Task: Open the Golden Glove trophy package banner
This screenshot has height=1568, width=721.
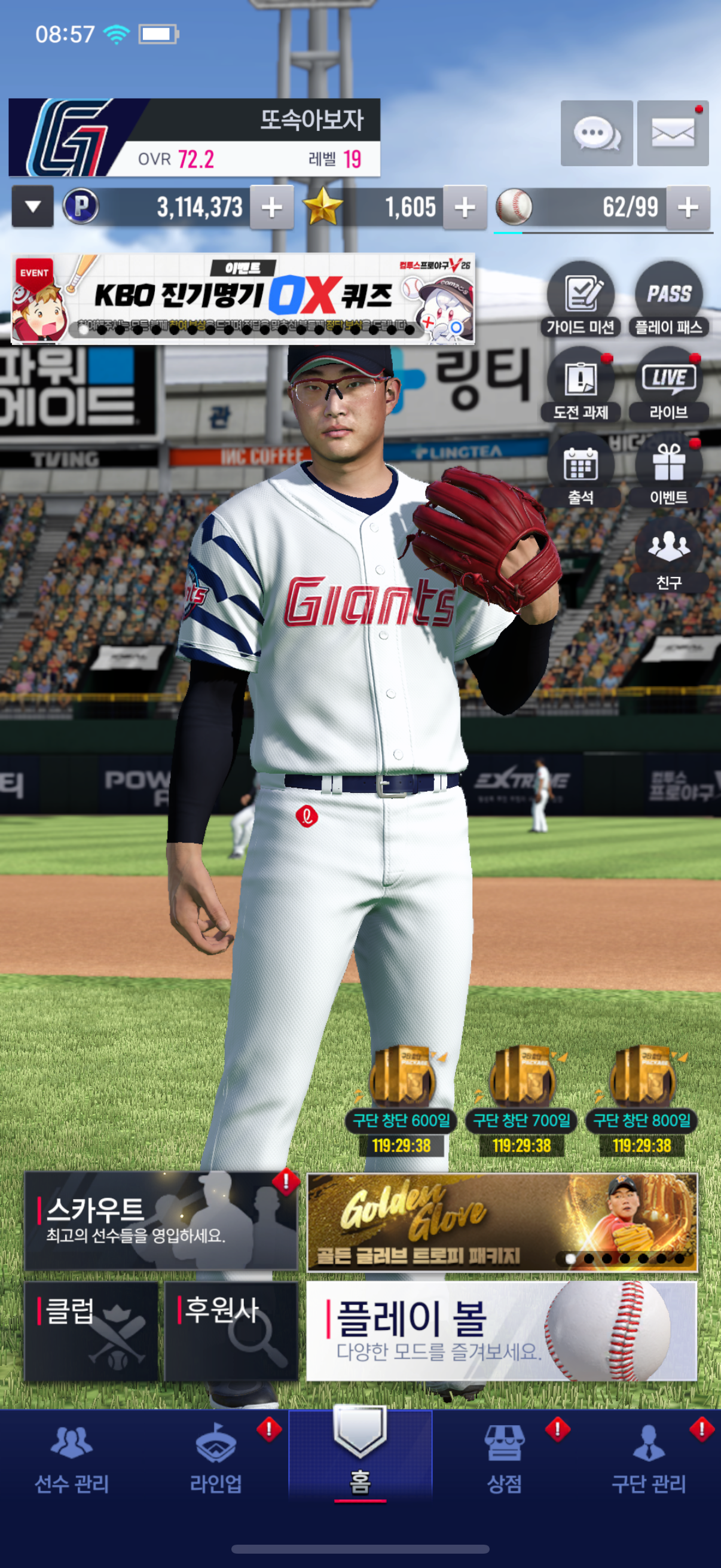Action: (502, 1222)
